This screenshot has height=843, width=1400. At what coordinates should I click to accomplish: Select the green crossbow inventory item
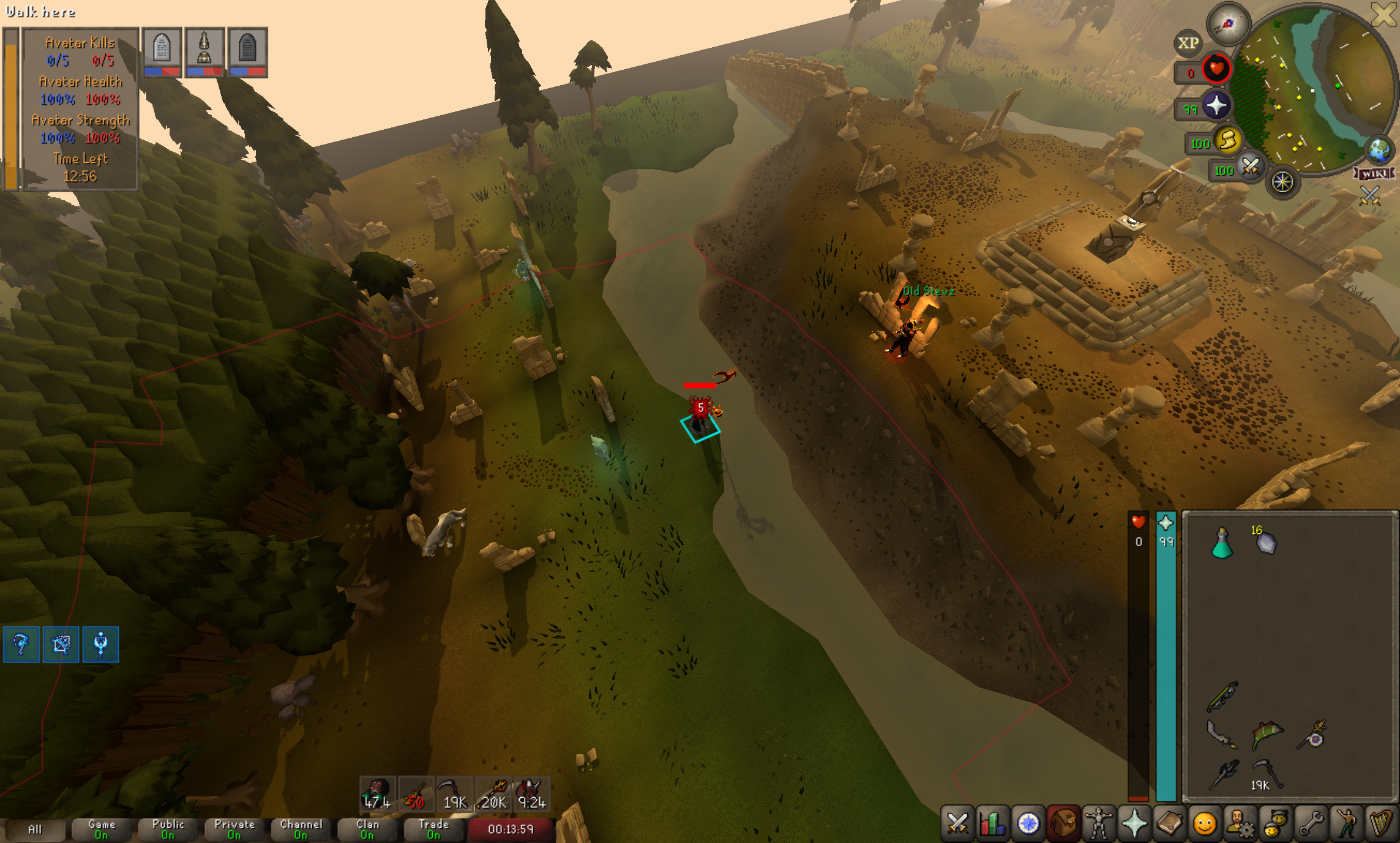(1222, 697)
